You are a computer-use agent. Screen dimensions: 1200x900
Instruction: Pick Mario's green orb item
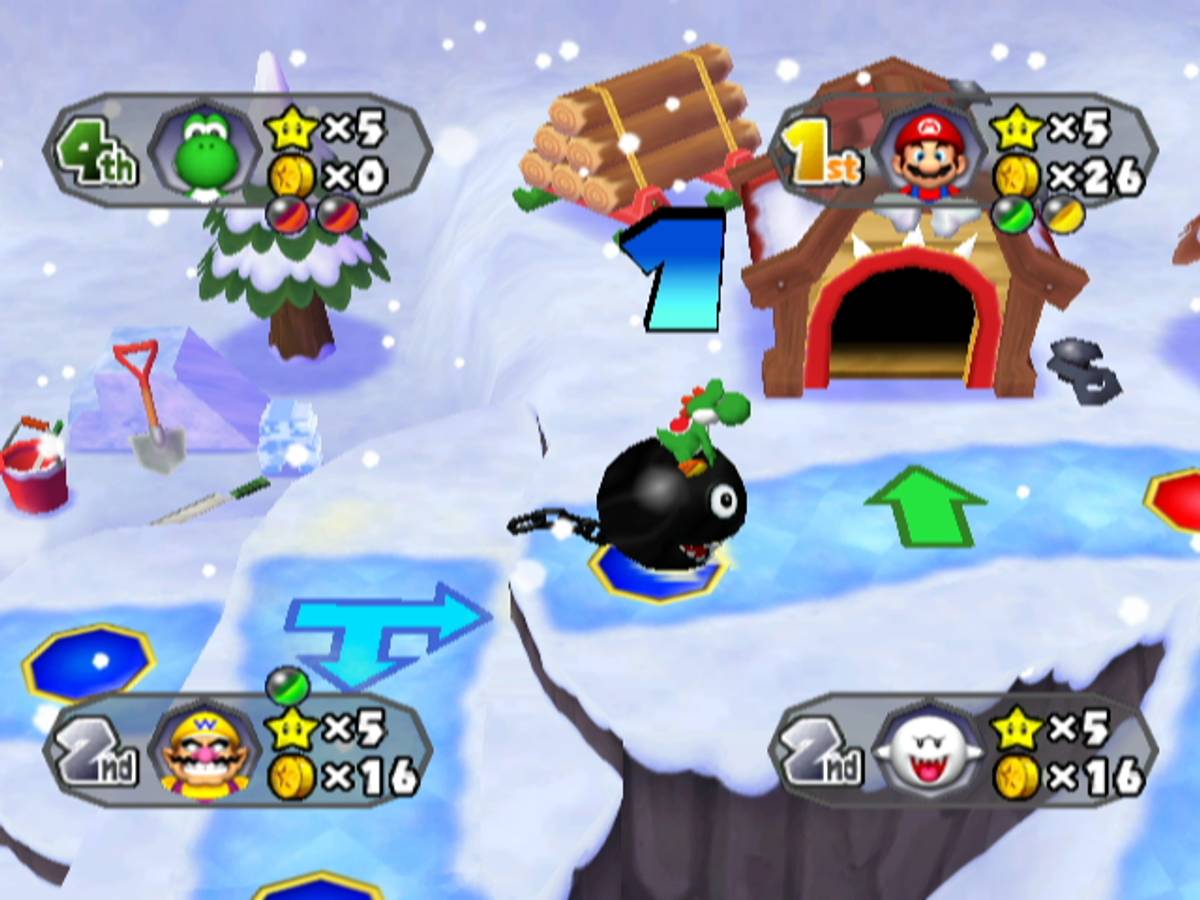click(1011, 213)
